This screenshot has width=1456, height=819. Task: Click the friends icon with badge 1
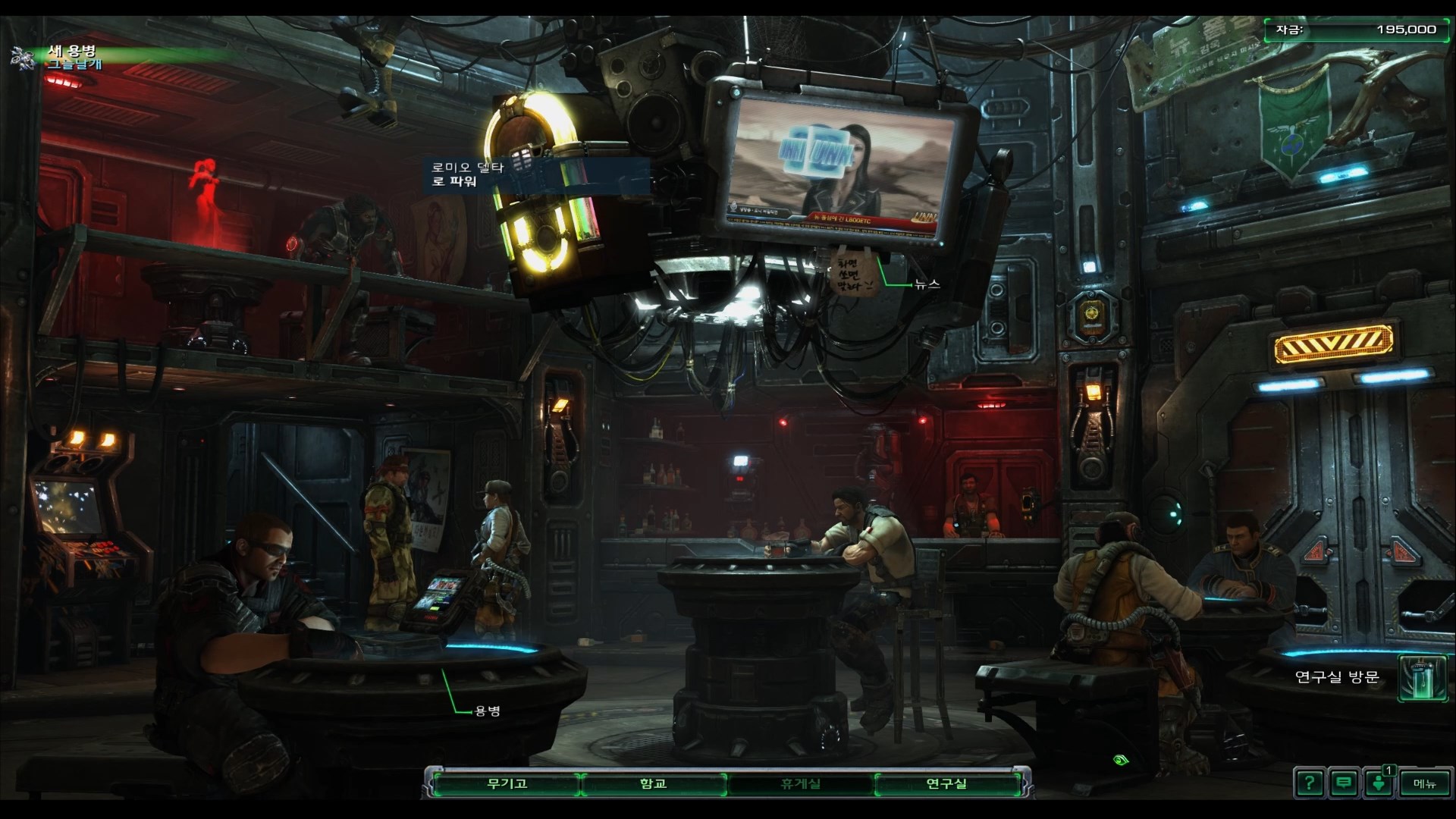tap(1379, 783)
